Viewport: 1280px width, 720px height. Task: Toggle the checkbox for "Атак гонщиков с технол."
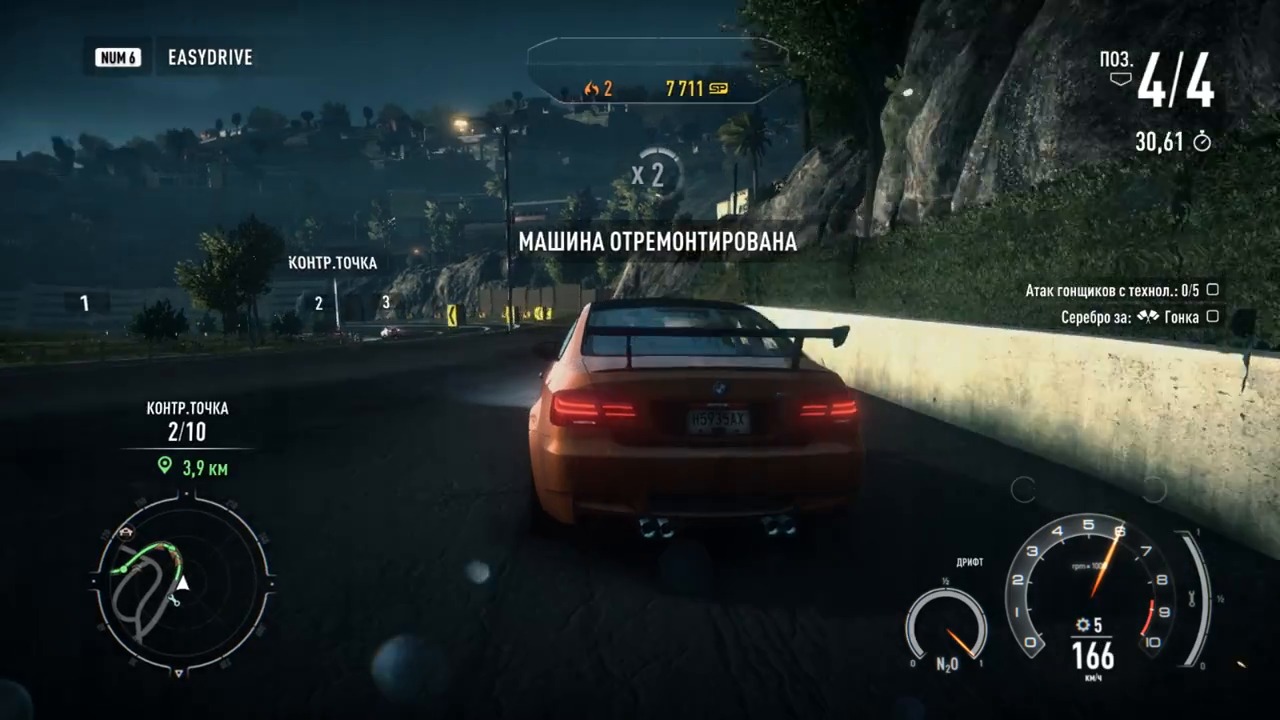(x=1213, y=290)
